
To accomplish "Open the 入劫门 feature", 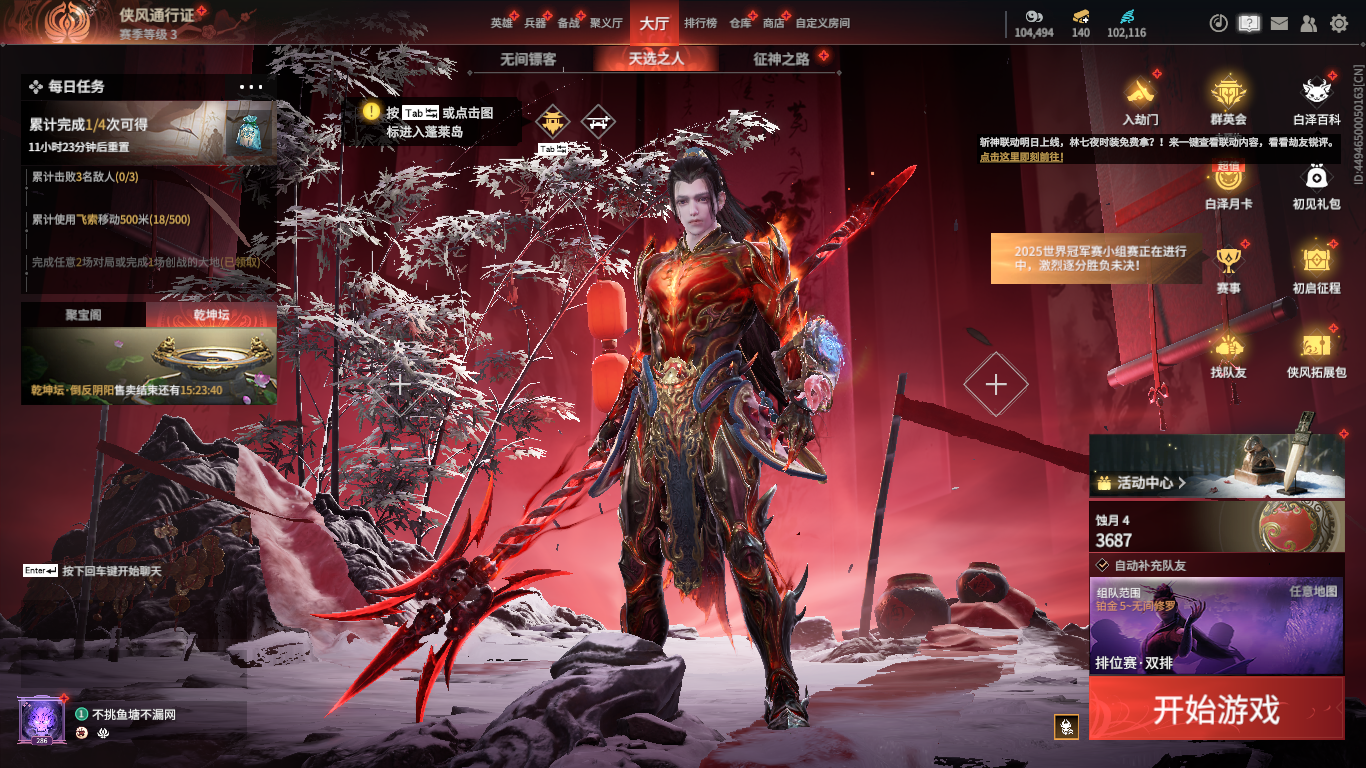I will pos(1140,100).
